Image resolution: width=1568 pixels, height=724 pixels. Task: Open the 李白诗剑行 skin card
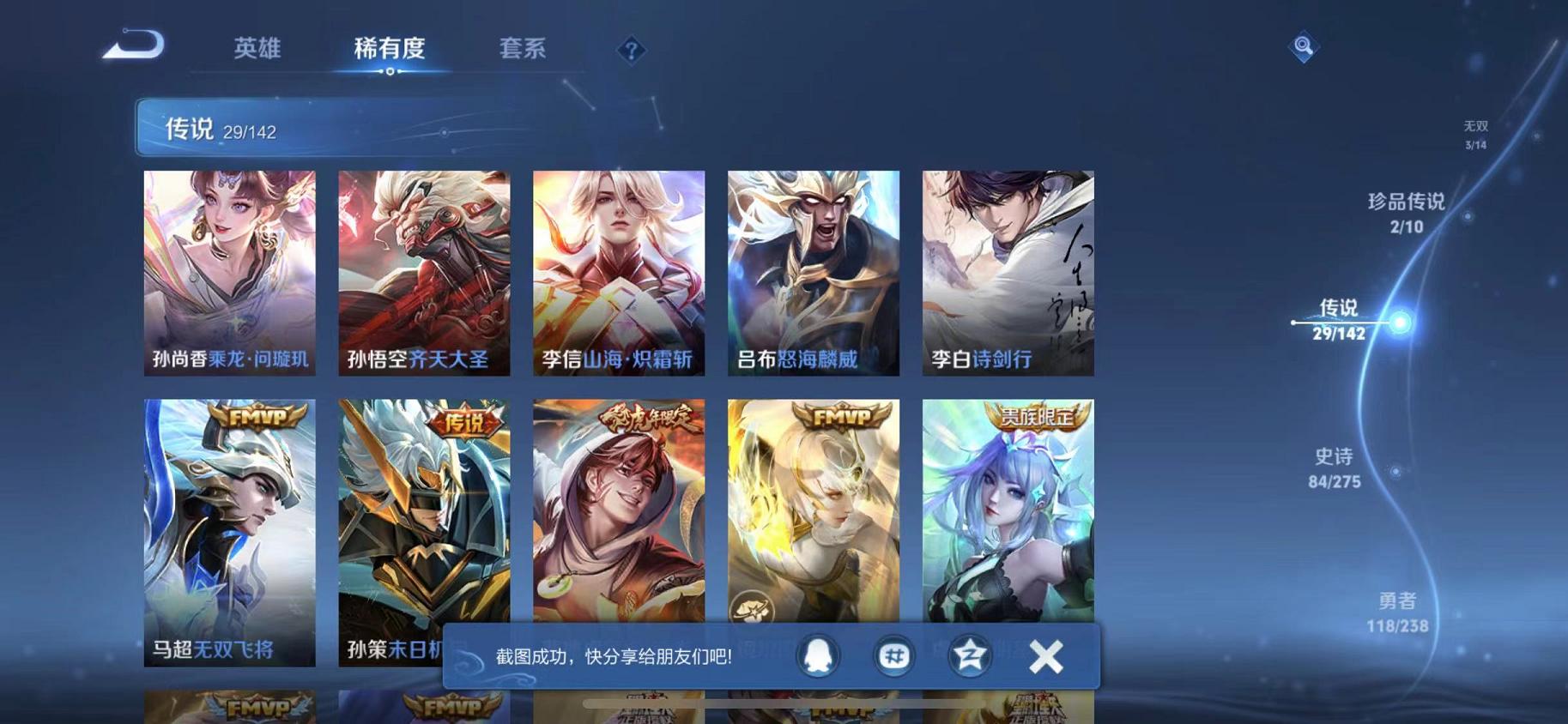tap(1006, 275)
